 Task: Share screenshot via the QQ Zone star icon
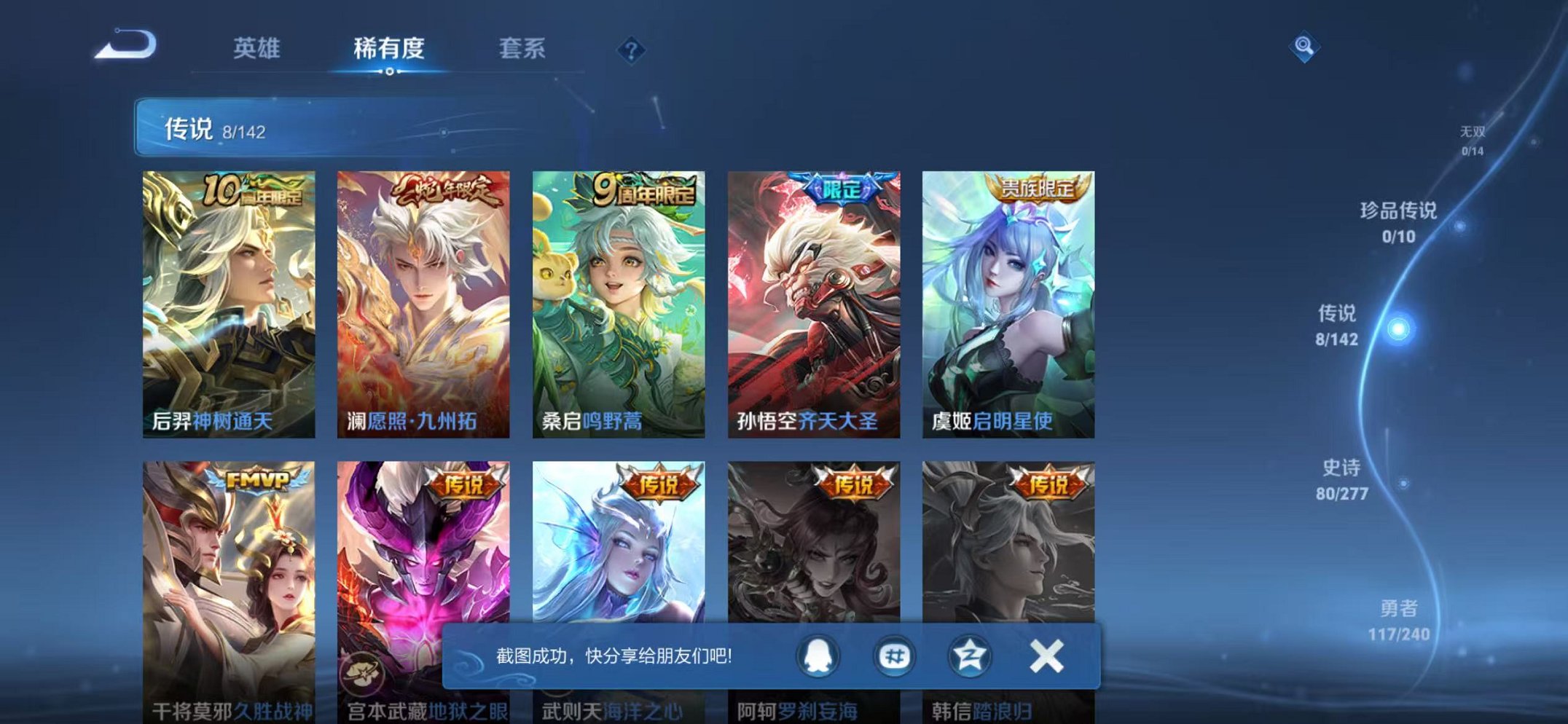(971, 657)
